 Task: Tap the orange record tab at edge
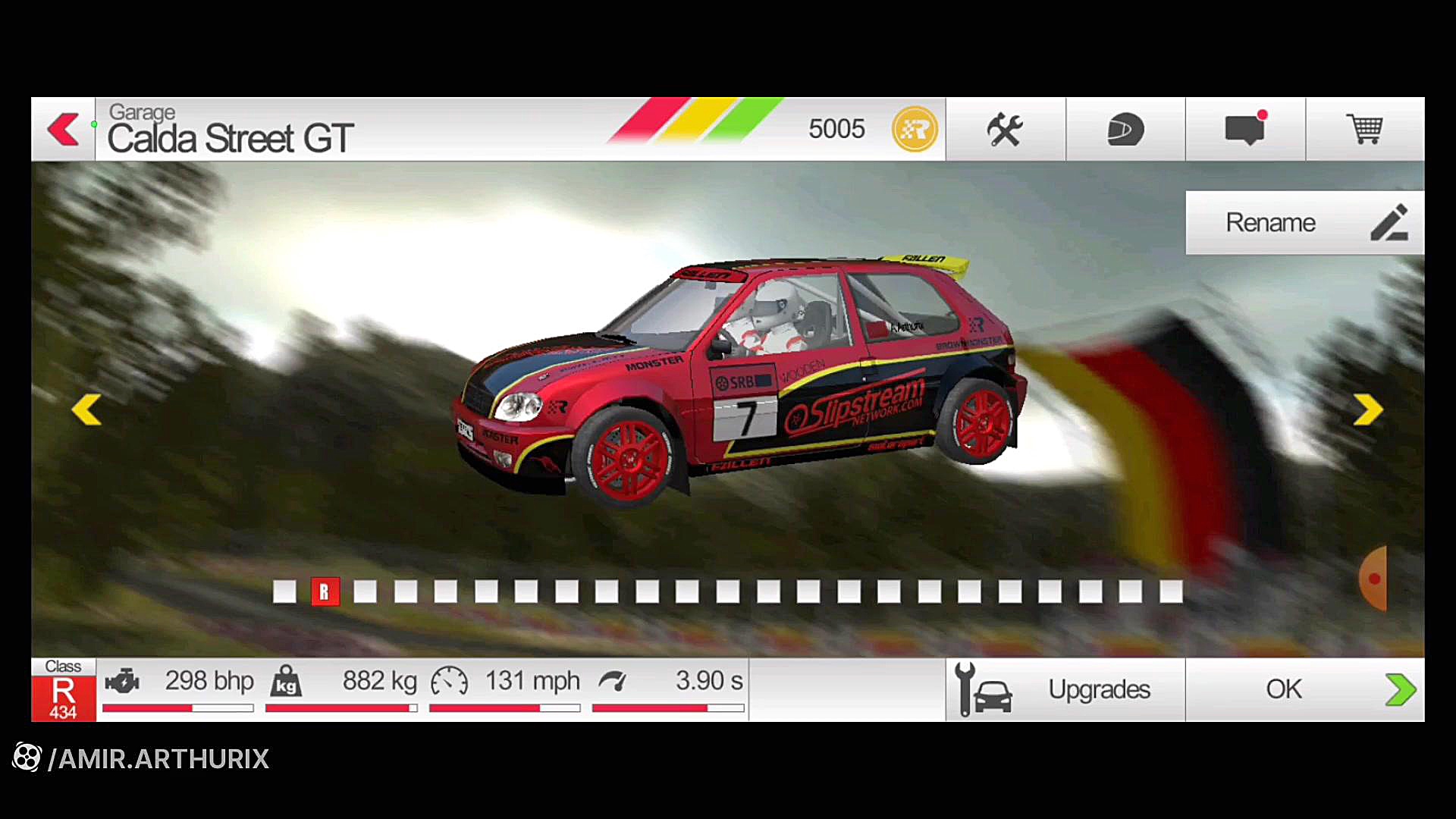1373,579
